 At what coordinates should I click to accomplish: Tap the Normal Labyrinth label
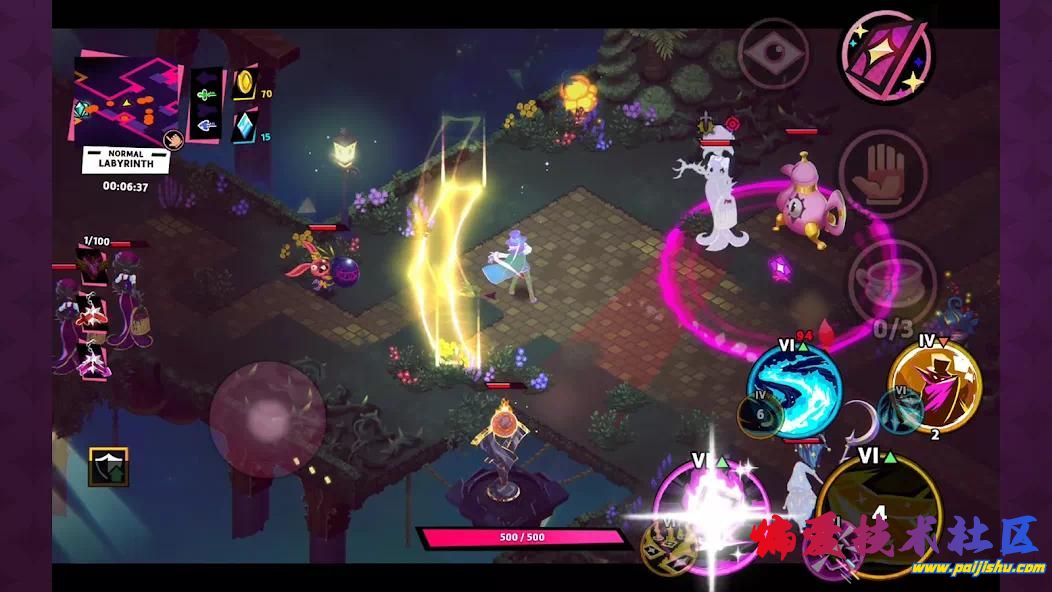[x=126, y=160]
